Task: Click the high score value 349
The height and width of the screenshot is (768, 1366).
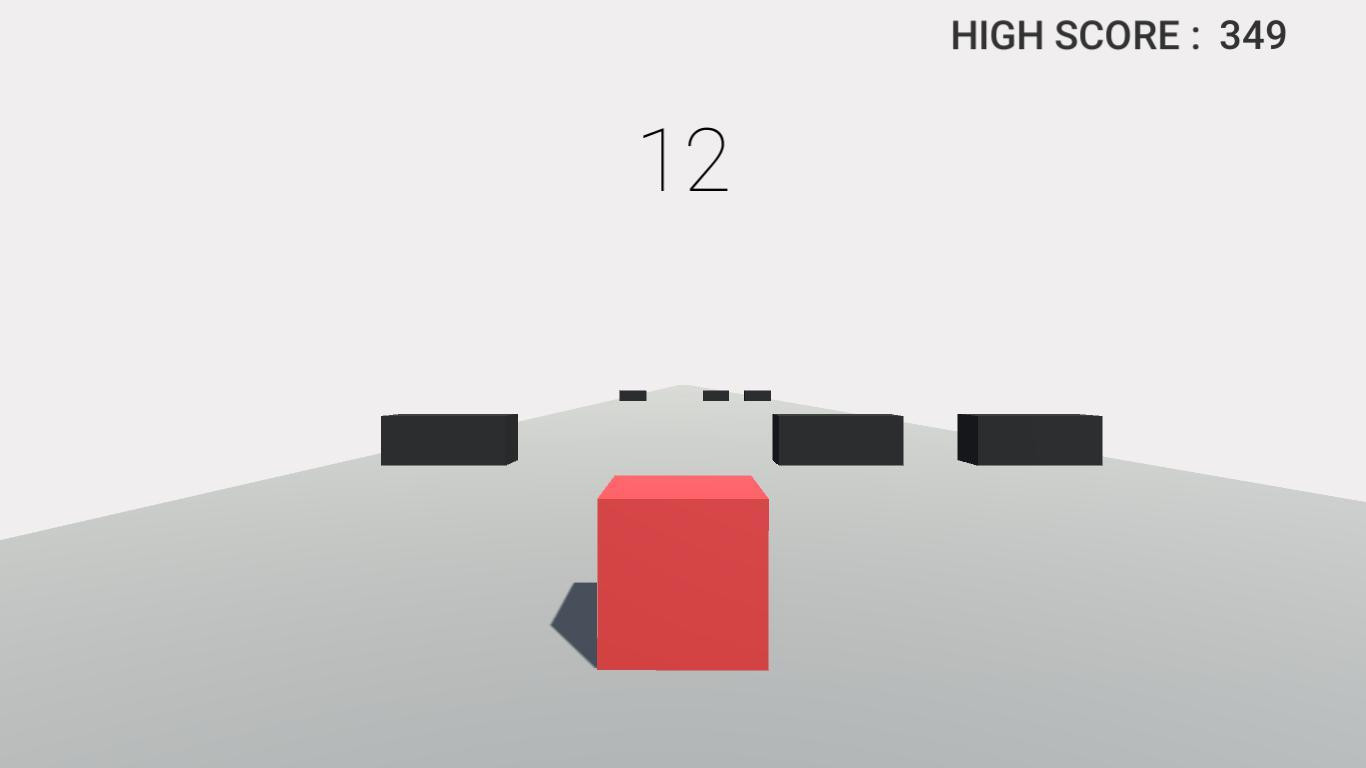Action: point(1251,36)
